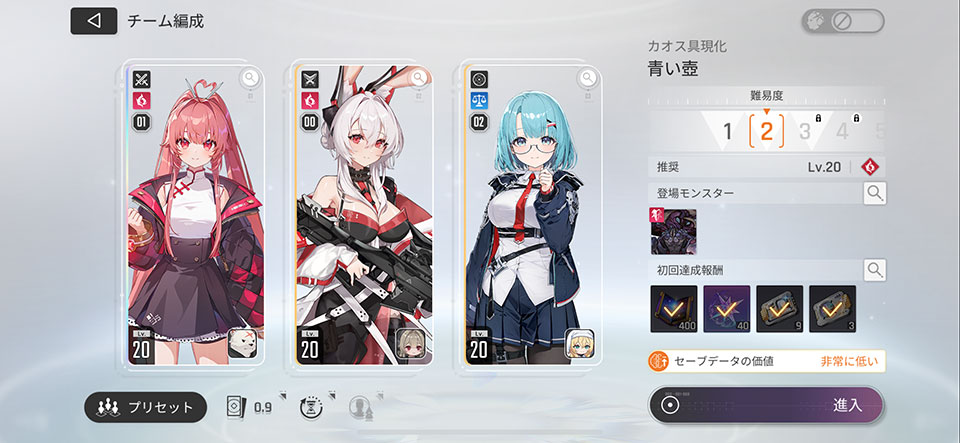The width and height of the screenshot is (960, 443).
Task: Open the 初回達成報酬 magnifier details
Action: (874, 269)
